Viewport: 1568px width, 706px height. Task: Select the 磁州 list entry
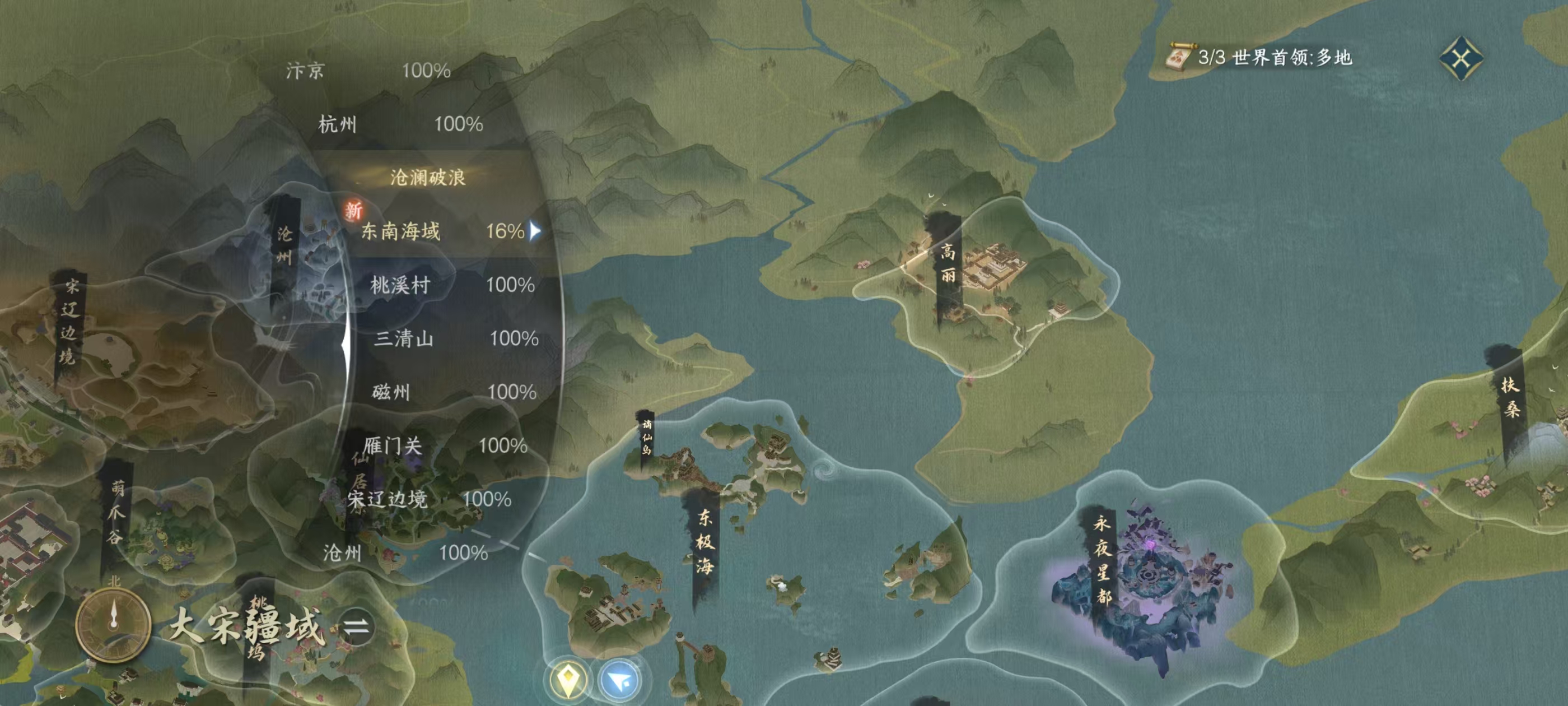tap(454, 392)
